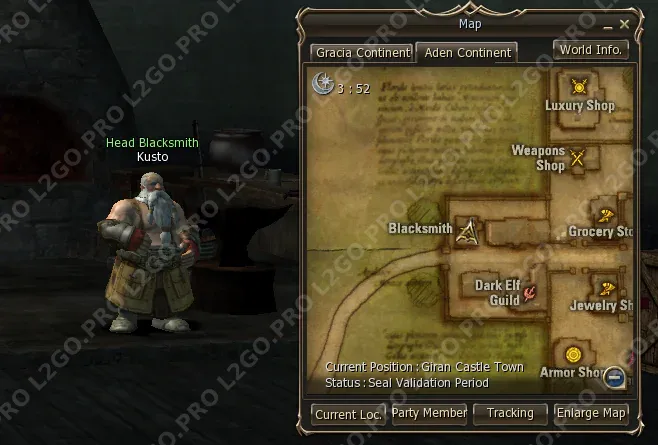Click the Weapons Shop crossed-swords marker
This screenshot has height=445, width=658.
[x=578, y=157]
